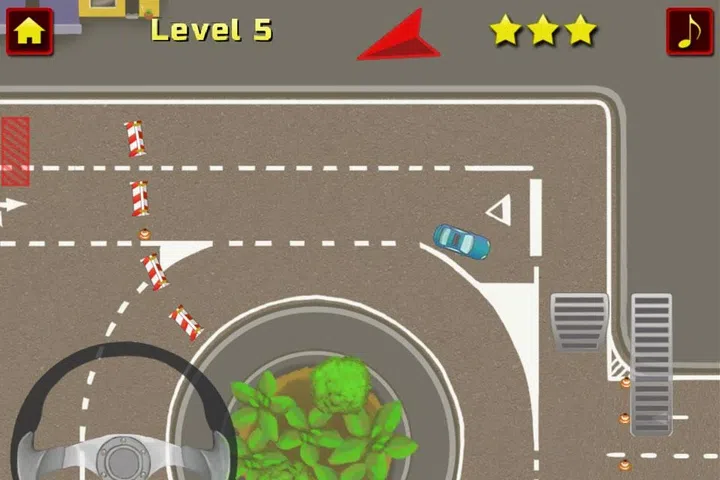Go back to the home menu
Viewport: 720px width, 480px height.
(30, 31)
